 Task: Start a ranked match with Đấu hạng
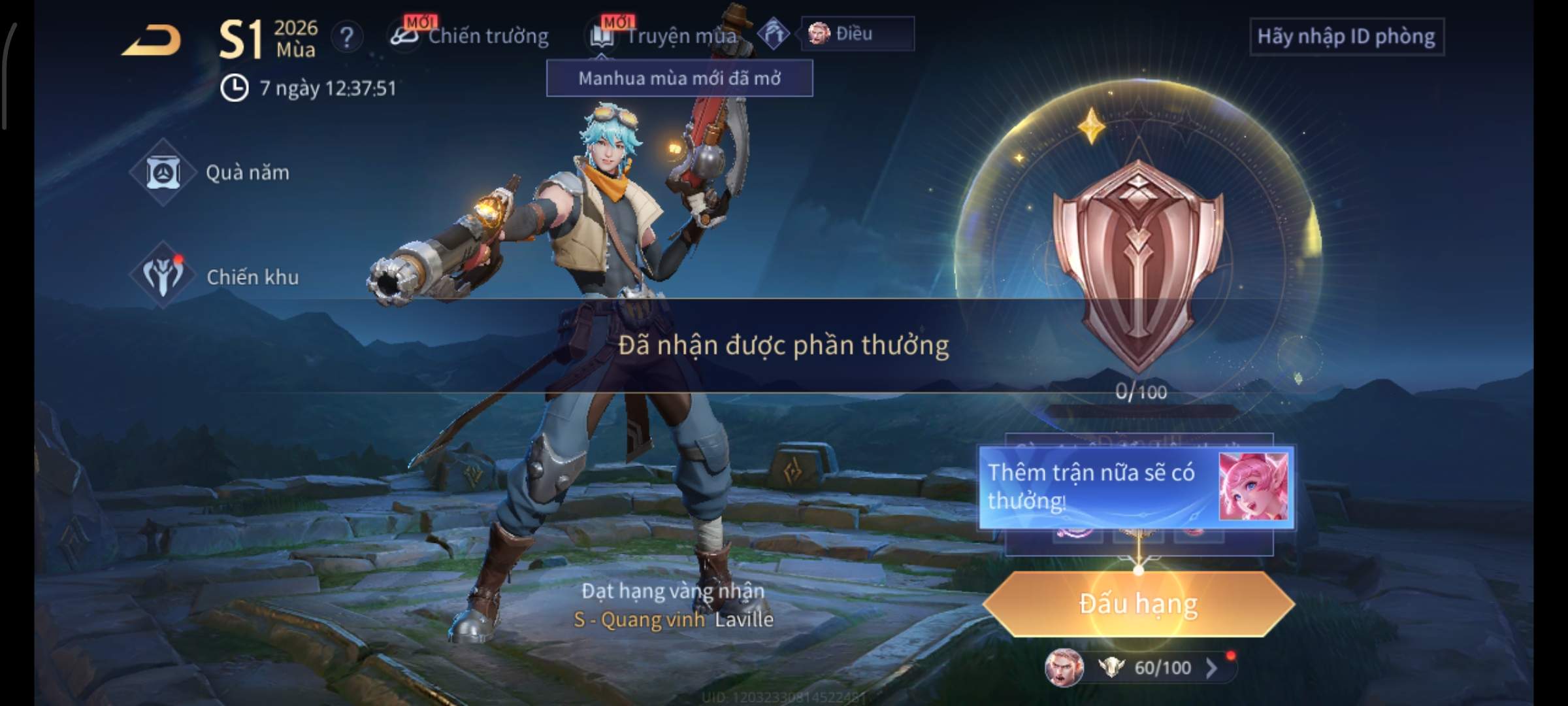point(1138,604)
